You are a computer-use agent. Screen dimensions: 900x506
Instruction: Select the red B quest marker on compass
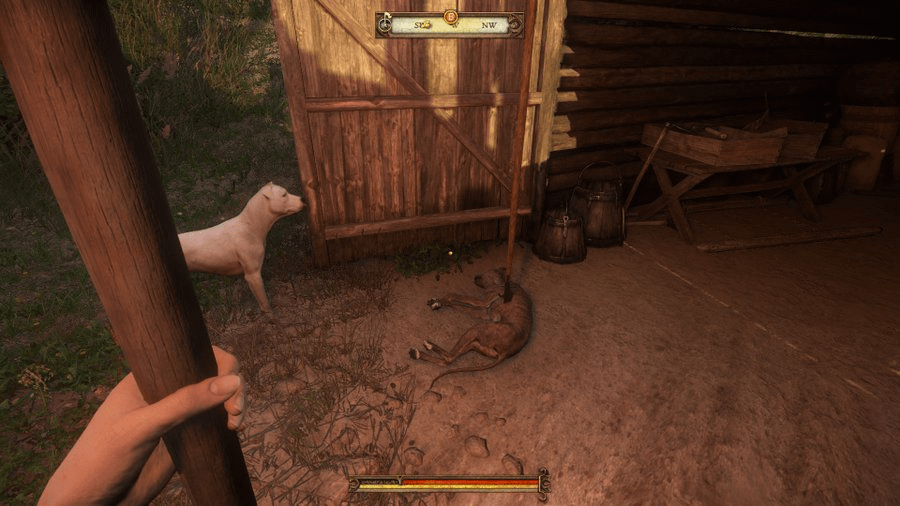point(450,16)
